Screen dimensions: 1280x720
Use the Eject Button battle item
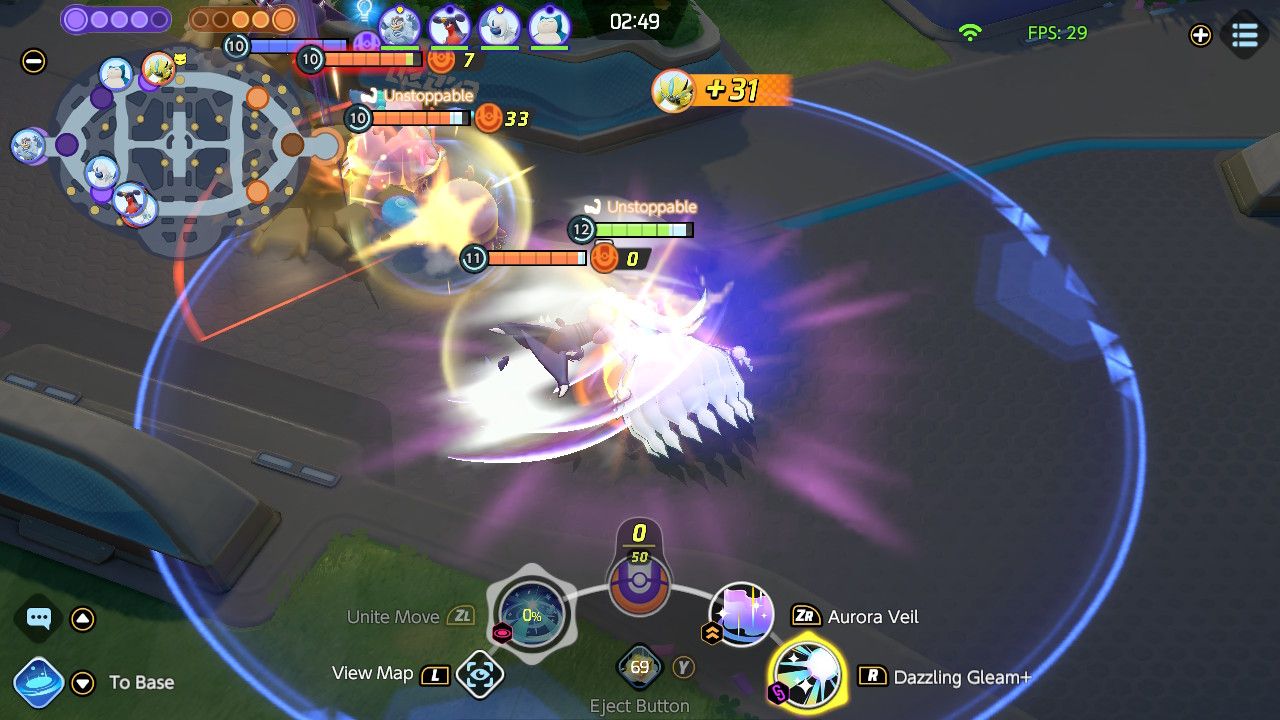[x=640, y=668]
